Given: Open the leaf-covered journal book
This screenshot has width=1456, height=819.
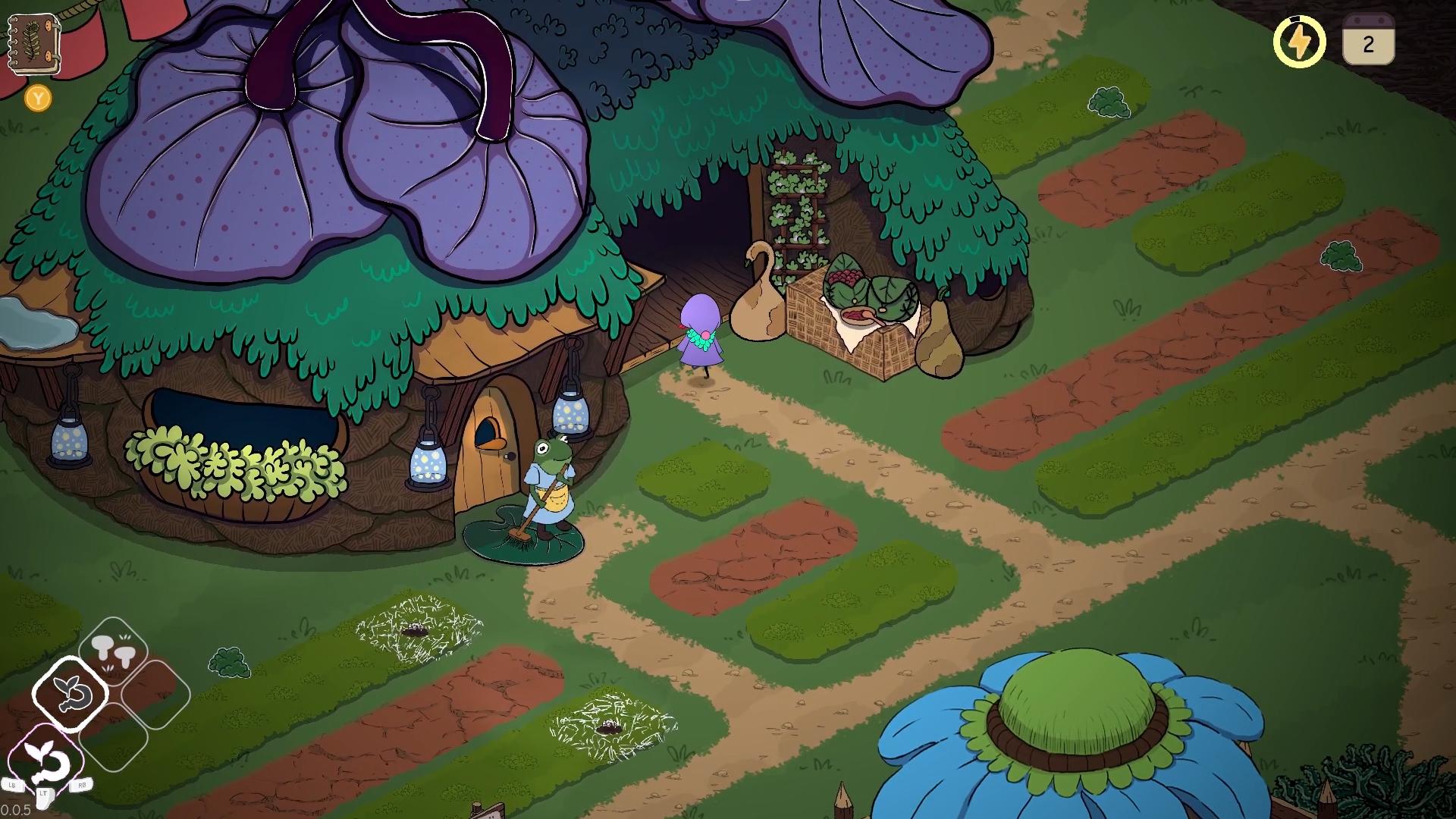Looking at the screenshot, I should click(34, 44).
